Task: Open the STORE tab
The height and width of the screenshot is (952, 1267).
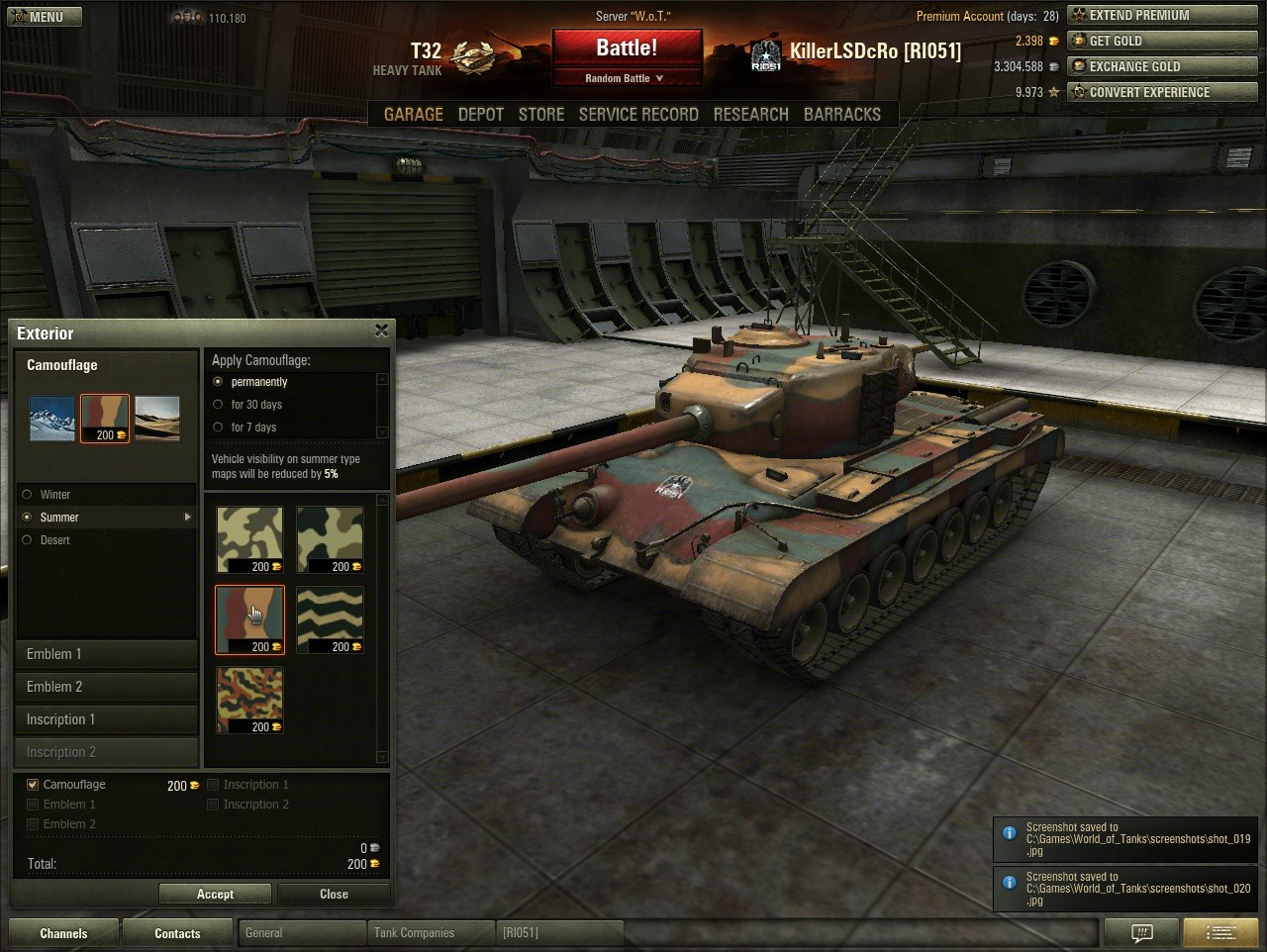Action: 541,115
